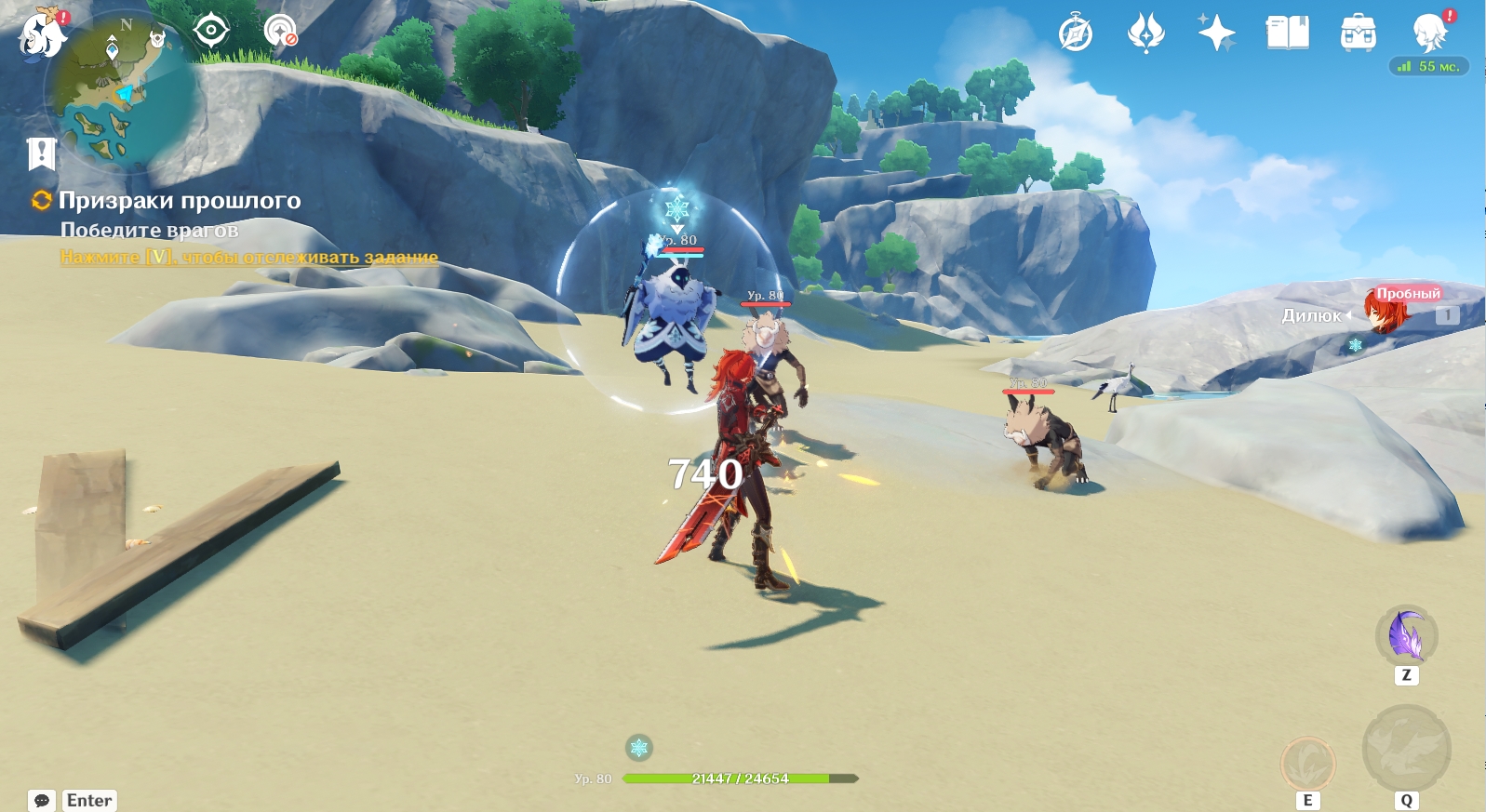This screenshot has height=812, width=1486.
Task: Open the adventurer handbook
Action: pos(1287,33)
